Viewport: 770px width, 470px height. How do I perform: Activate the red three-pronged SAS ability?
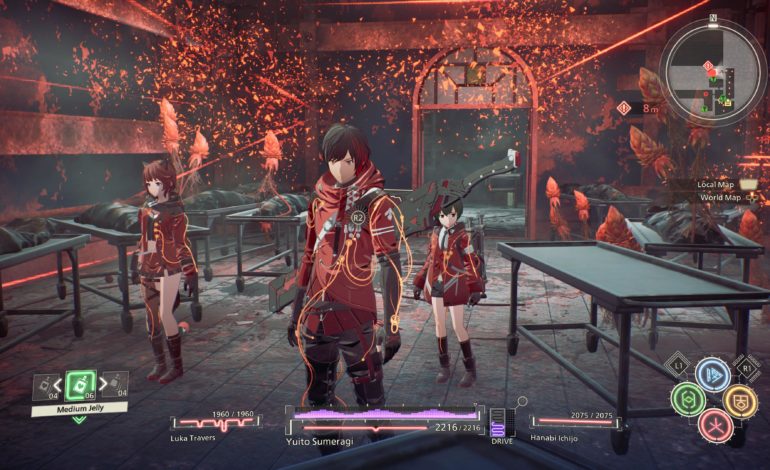tap(713, 425)
